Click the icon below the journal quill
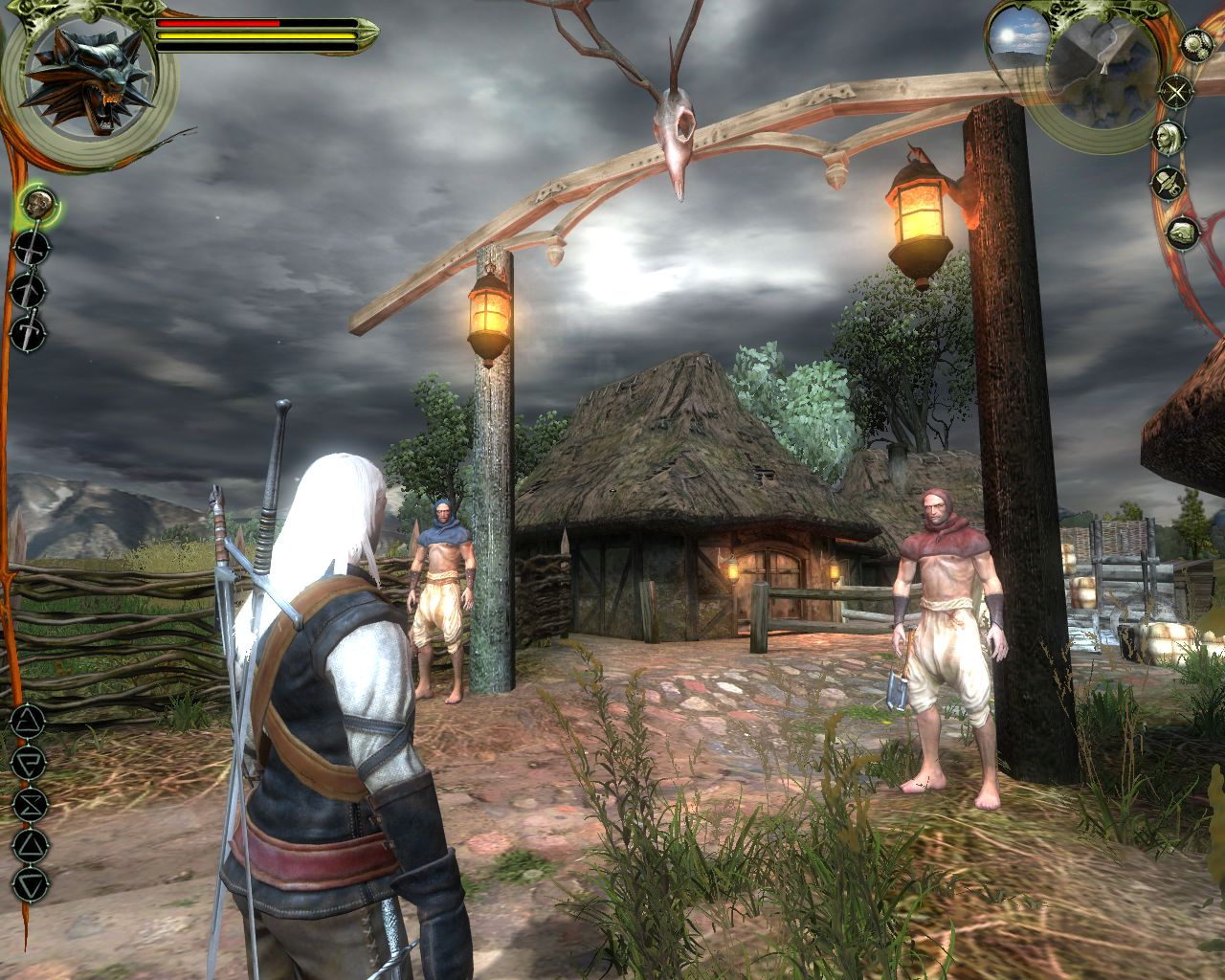The width and height of the screenshot is (1225, 980). point(1183,233)
